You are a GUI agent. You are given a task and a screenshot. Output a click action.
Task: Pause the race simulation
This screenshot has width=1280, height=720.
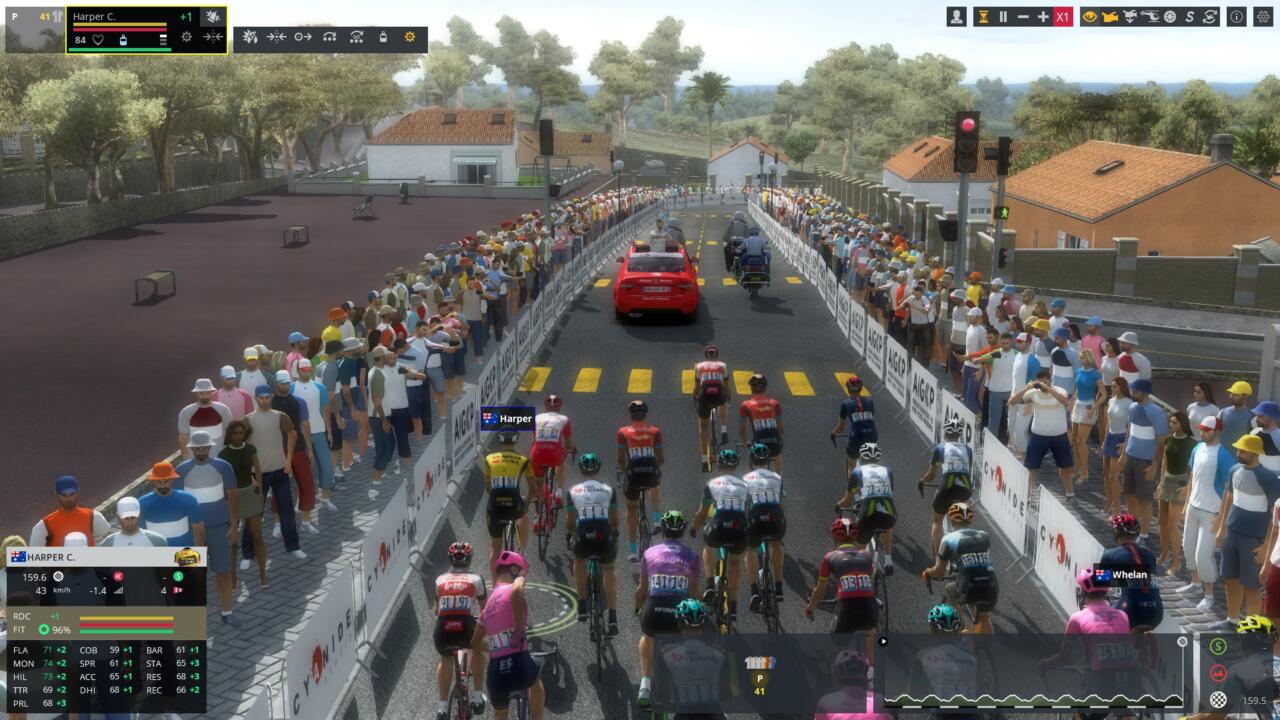point(1002,16)
